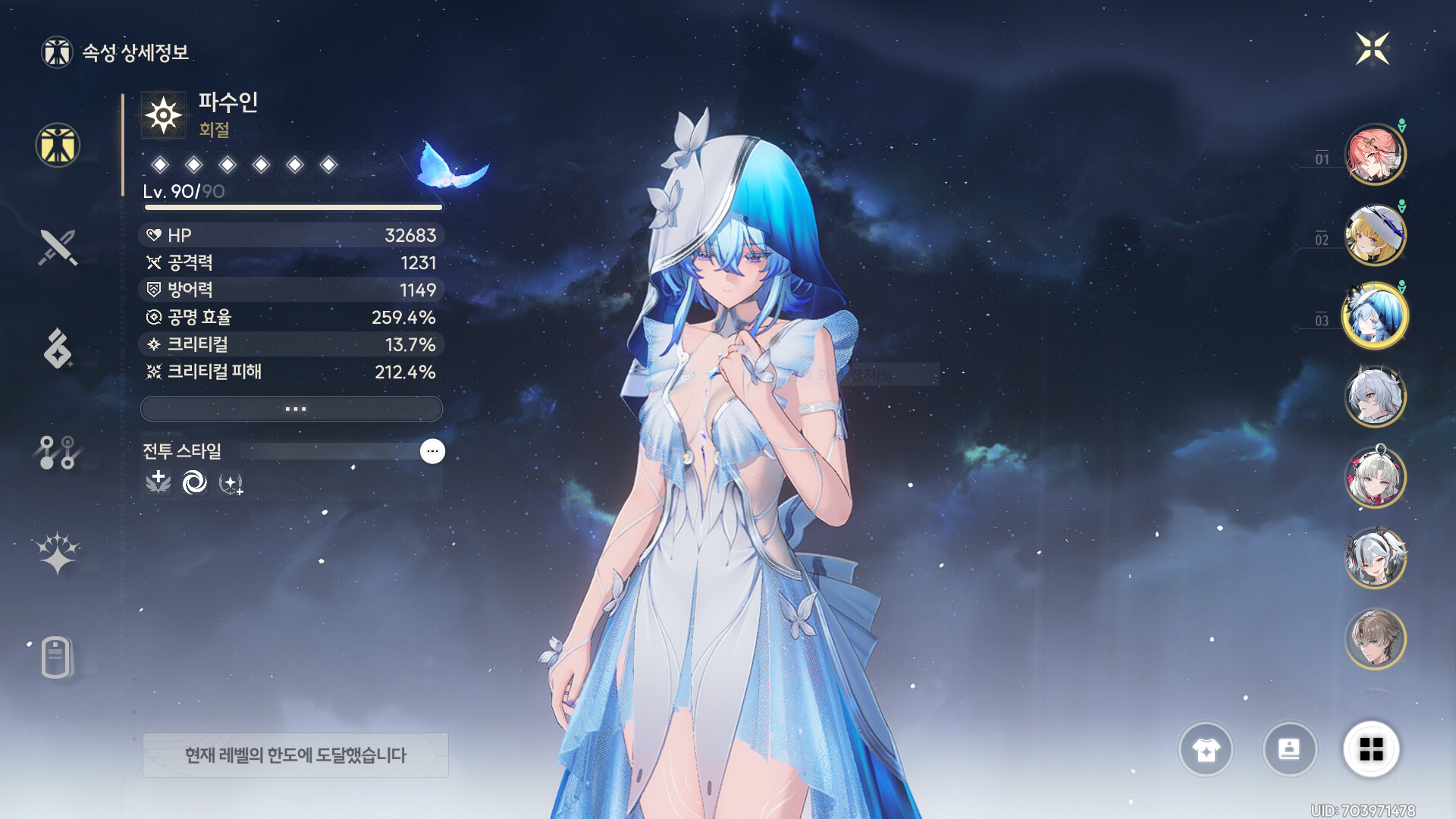Open the skill tree nodes tab
Image resolution: width=1456 pixels, height=819 pixels.
[58, 452]
